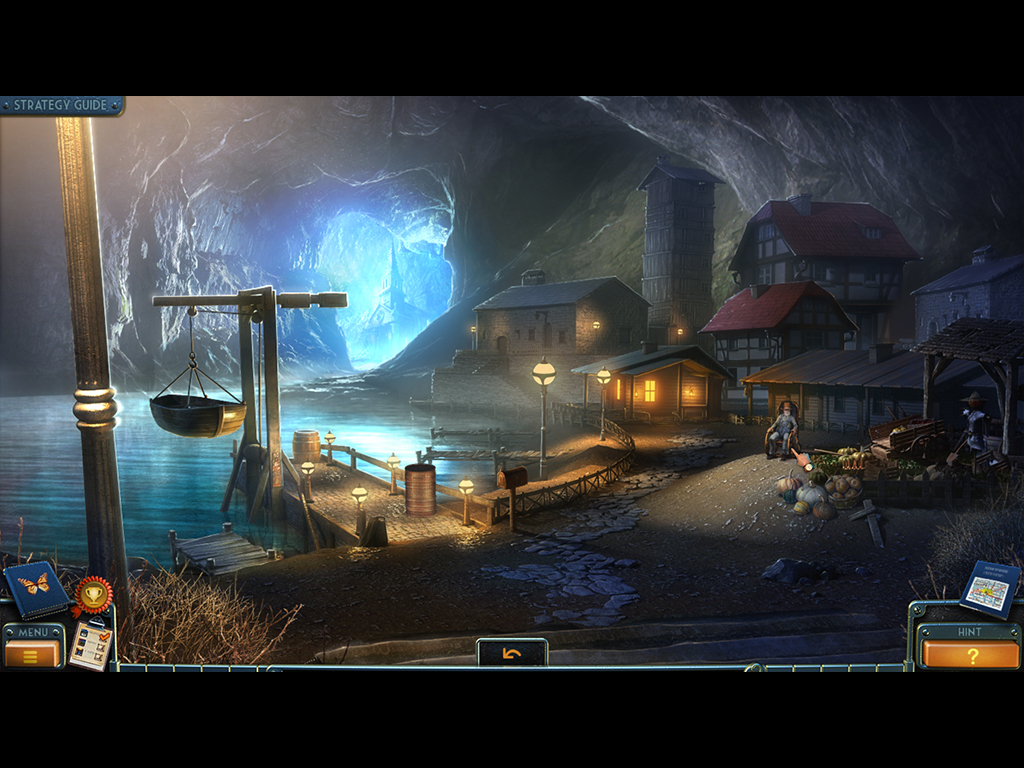The image size is (1024, 768).
Task: Open the Menu with the orange button
Action: (32, 654)
